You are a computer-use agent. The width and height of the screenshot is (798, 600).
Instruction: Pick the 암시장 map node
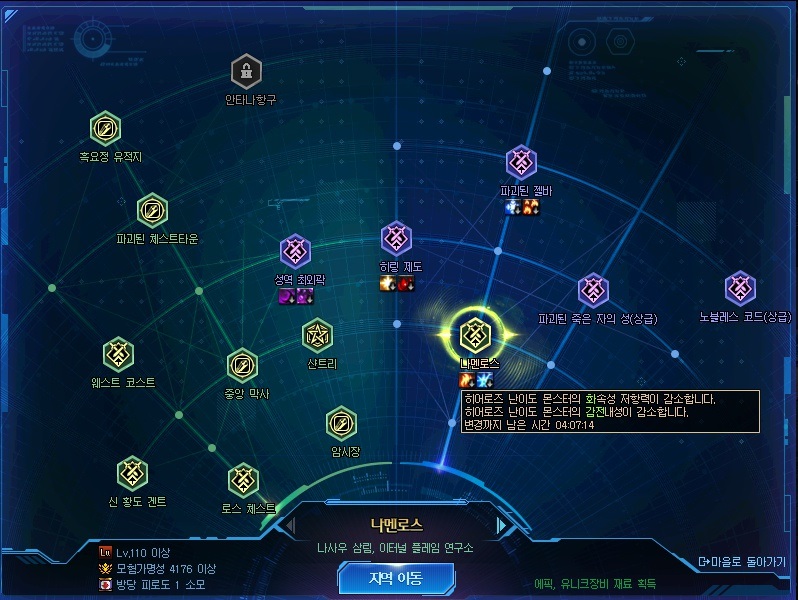[x=341, y=422]
